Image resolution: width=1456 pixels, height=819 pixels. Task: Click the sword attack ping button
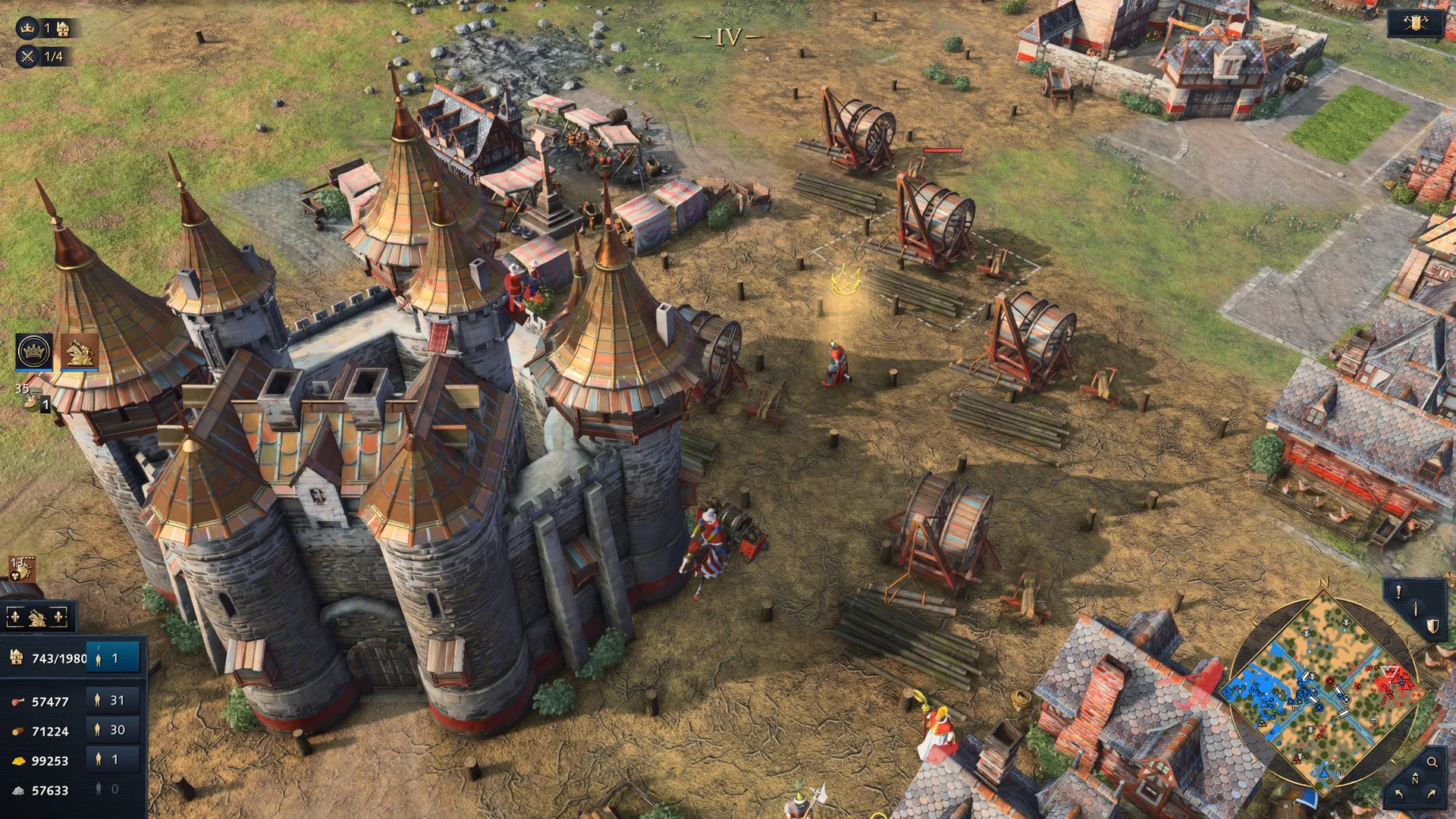point(1415,609)
